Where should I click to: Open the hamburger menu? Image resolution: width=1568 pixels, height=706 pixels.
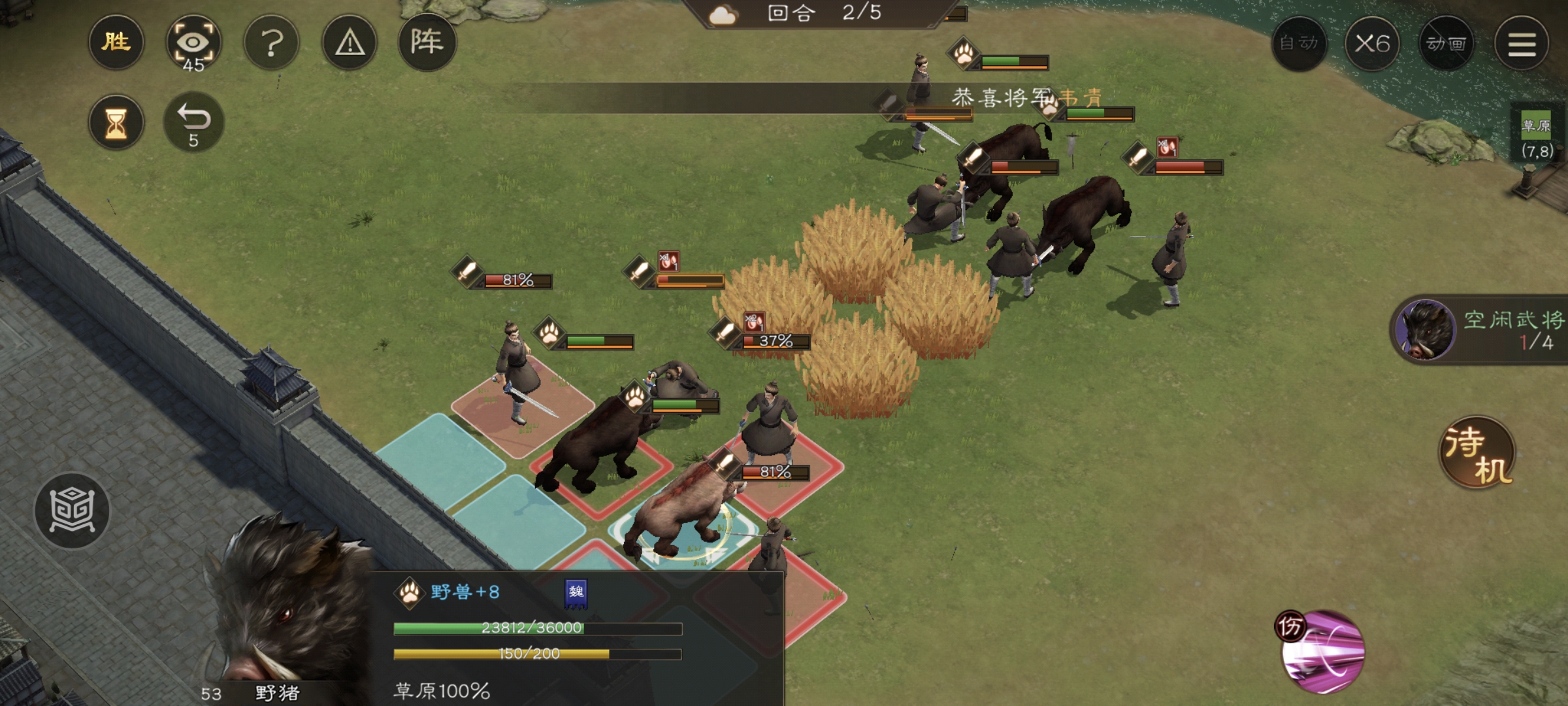(x=1522, y=44)
